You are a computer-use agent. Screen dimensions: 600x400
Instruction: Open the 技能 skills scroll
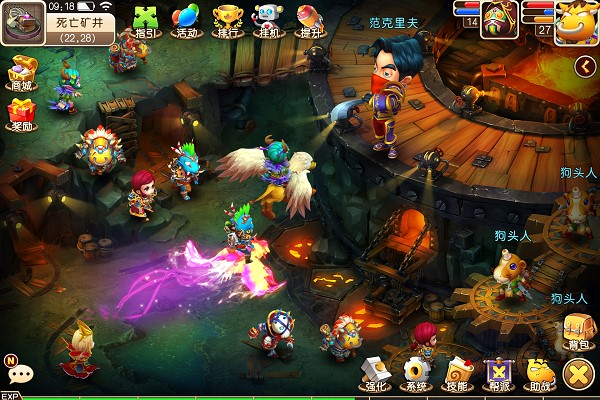[456, 372]
